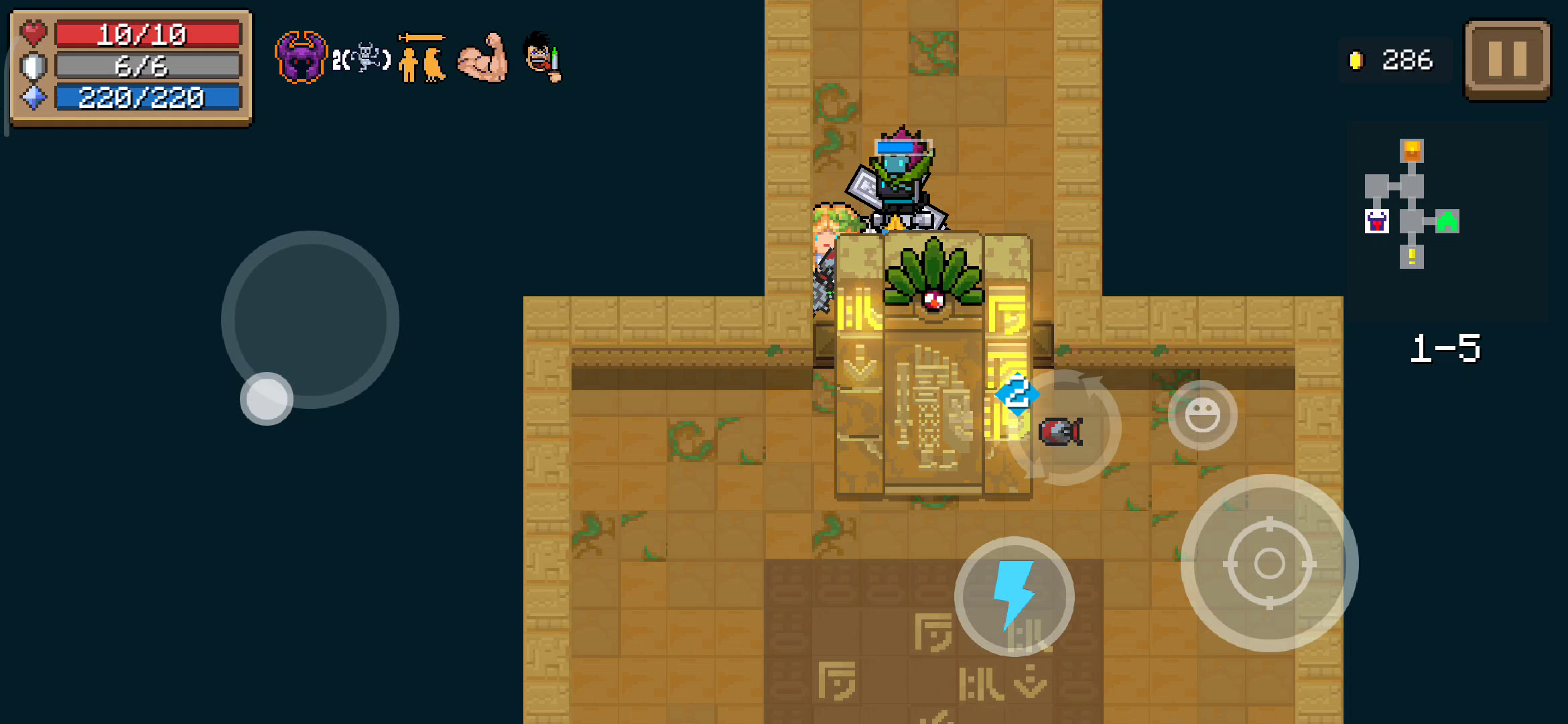Viewport: 1568px width, 724px height.
Task: Touch the virtual movement joystick knob
Action: tap(267, 399)
